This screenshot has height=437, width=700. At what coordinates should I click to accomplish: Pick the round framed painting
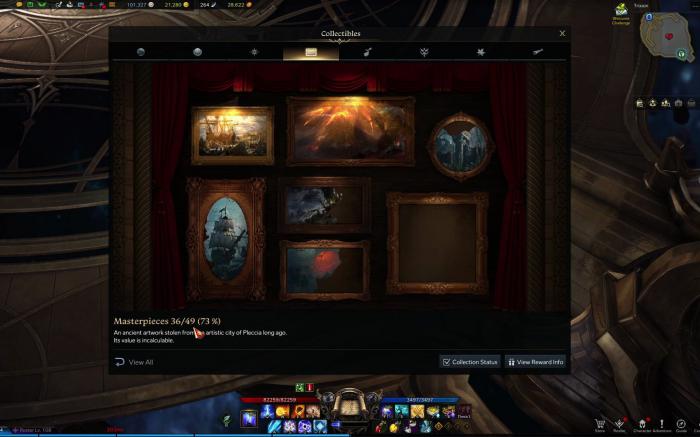(461, 146)
